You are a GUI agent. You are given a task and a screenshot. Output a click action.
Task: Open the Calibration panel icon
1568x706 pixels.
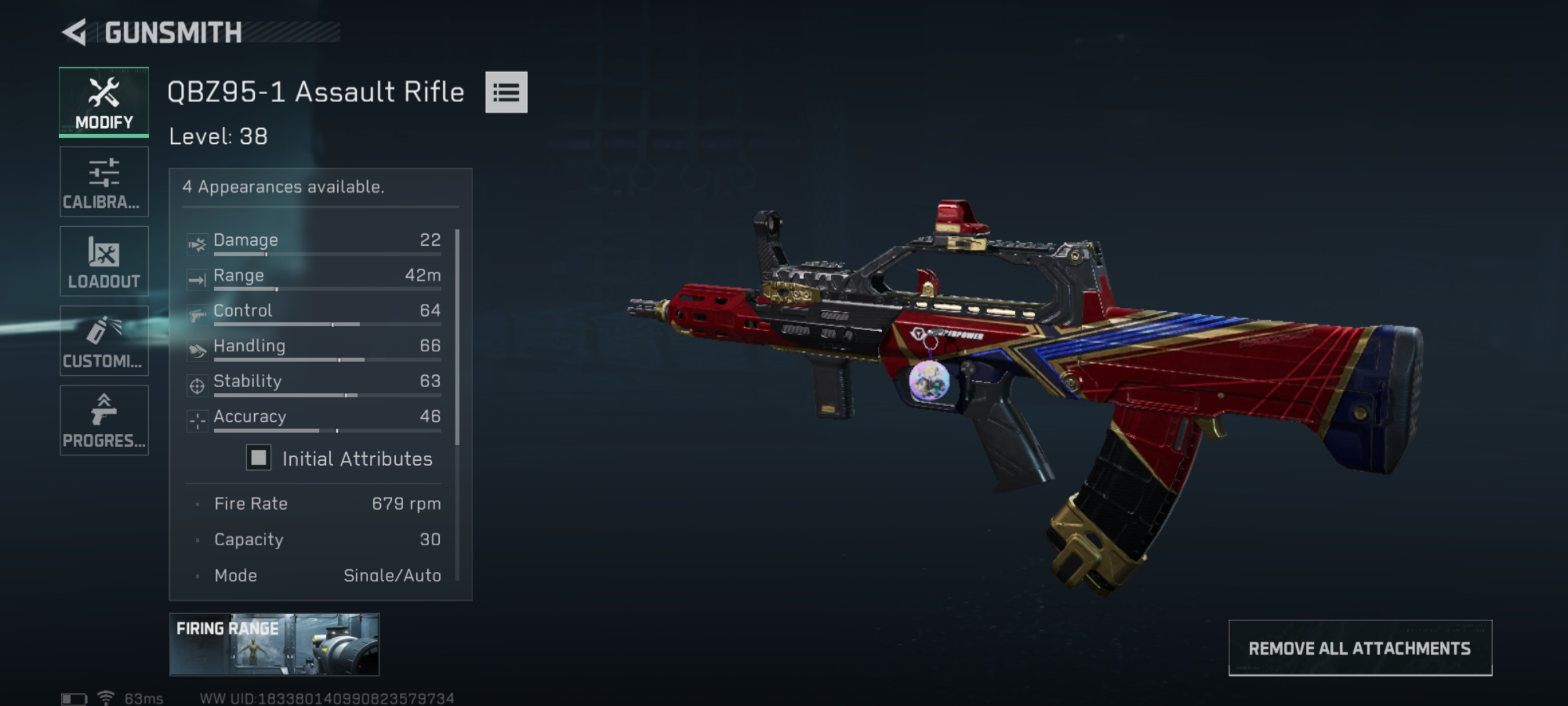103,172
